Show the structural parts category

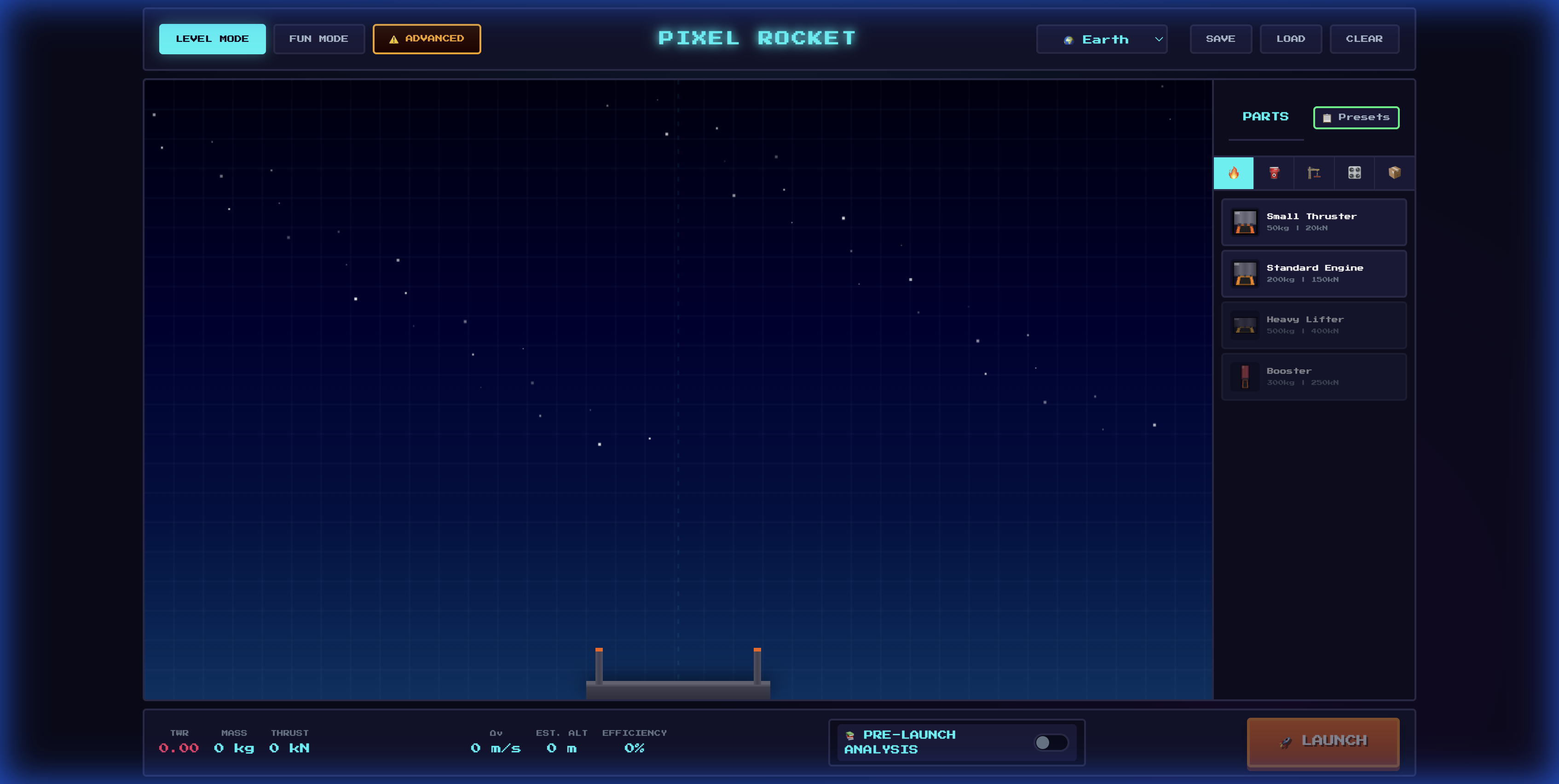pyautogui.click(x=1314, y=173)
